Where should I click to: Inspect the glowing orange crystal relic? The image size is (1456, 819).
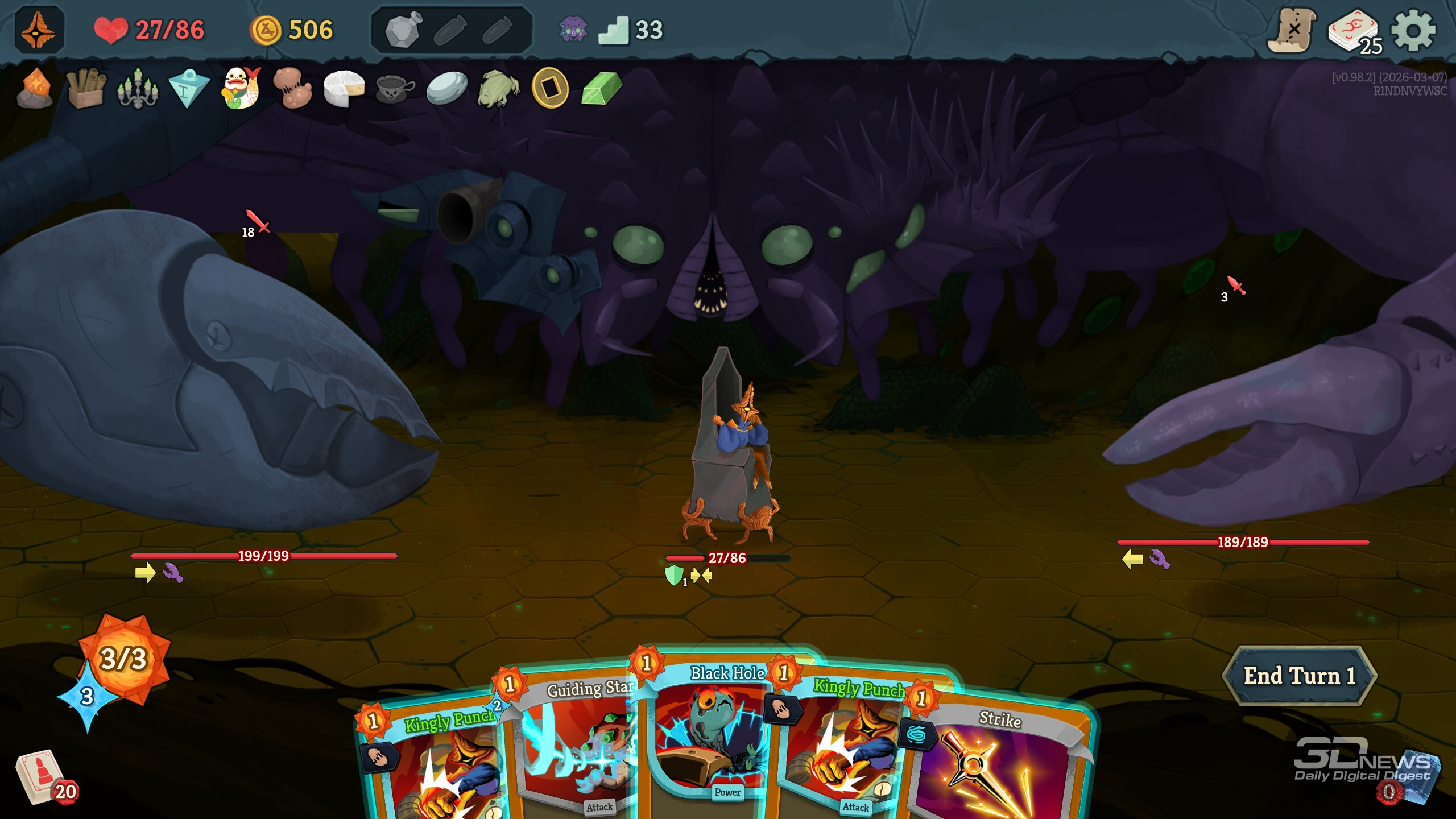coord(35,88)
